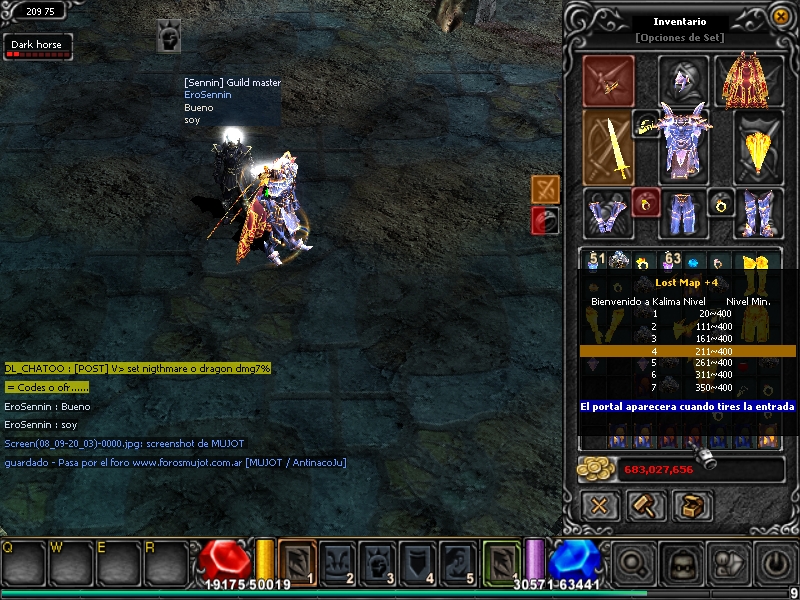This screenshot has height=600, width=800.
Task: Select the equipped golden sword slot
Action: [607, 148]
